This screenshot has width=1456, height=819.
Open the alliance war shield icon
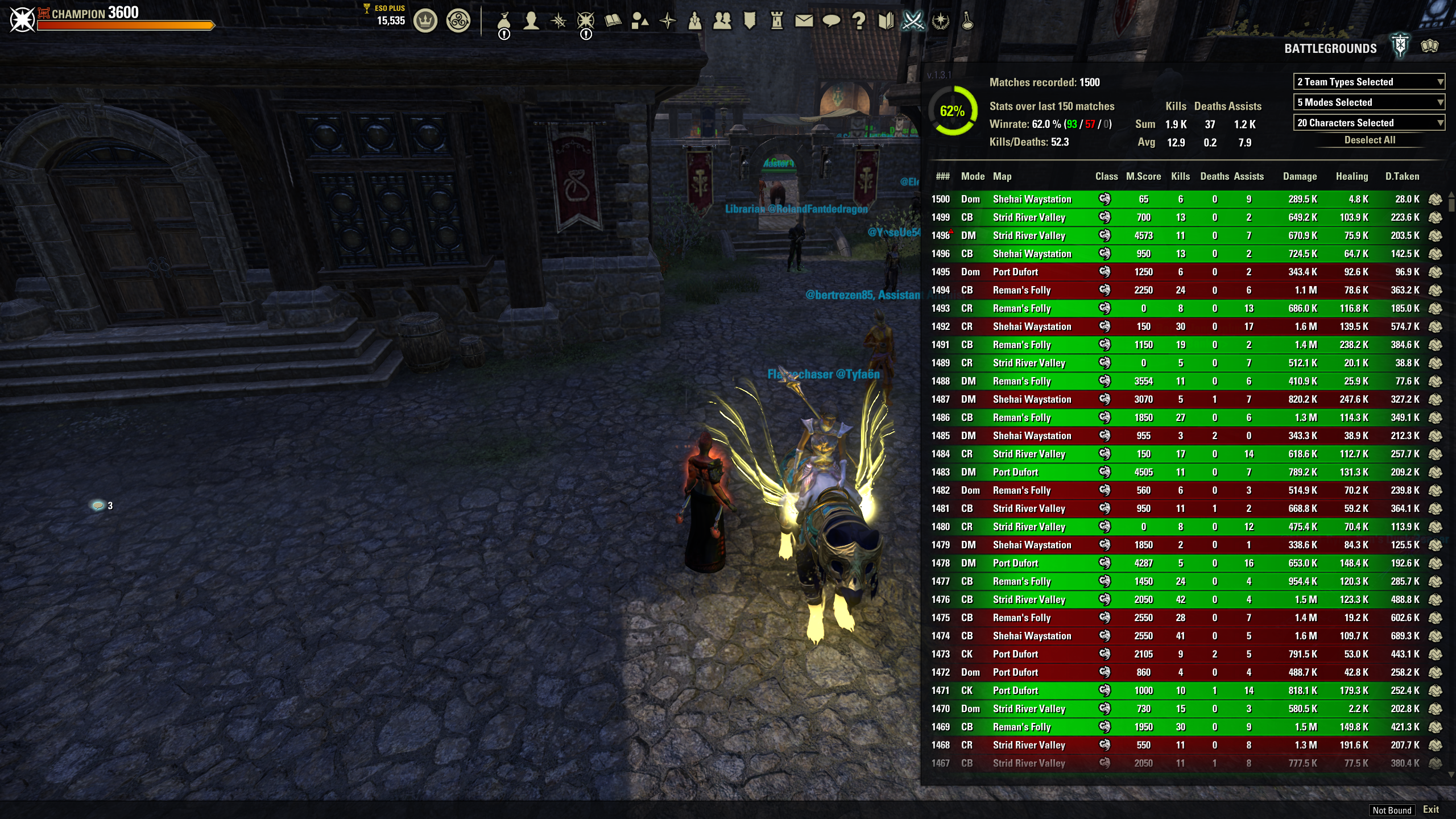tap(750, 21)
